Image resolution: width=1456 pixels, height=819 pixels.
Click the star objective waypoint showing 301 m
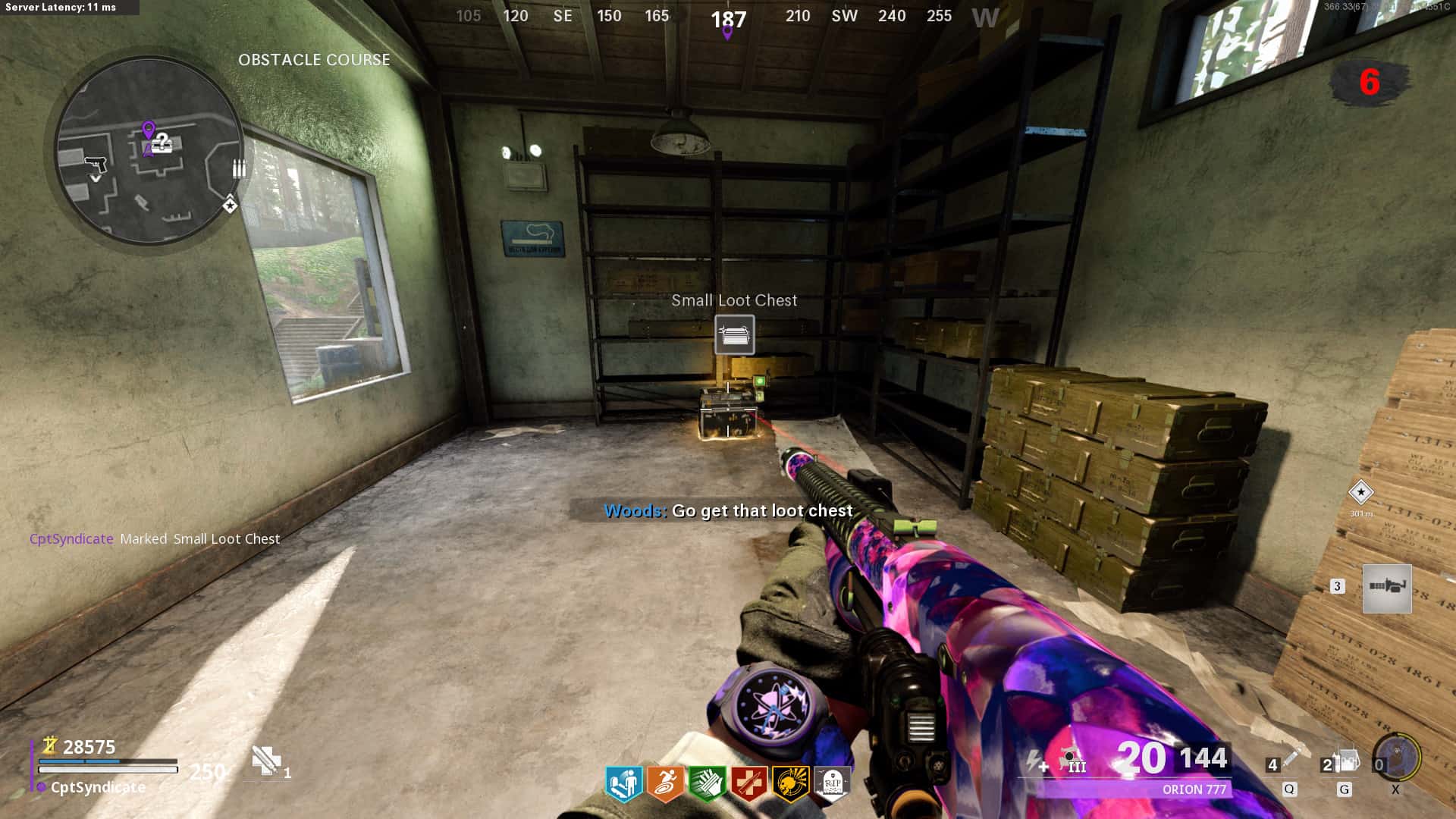click(1360, 493)
